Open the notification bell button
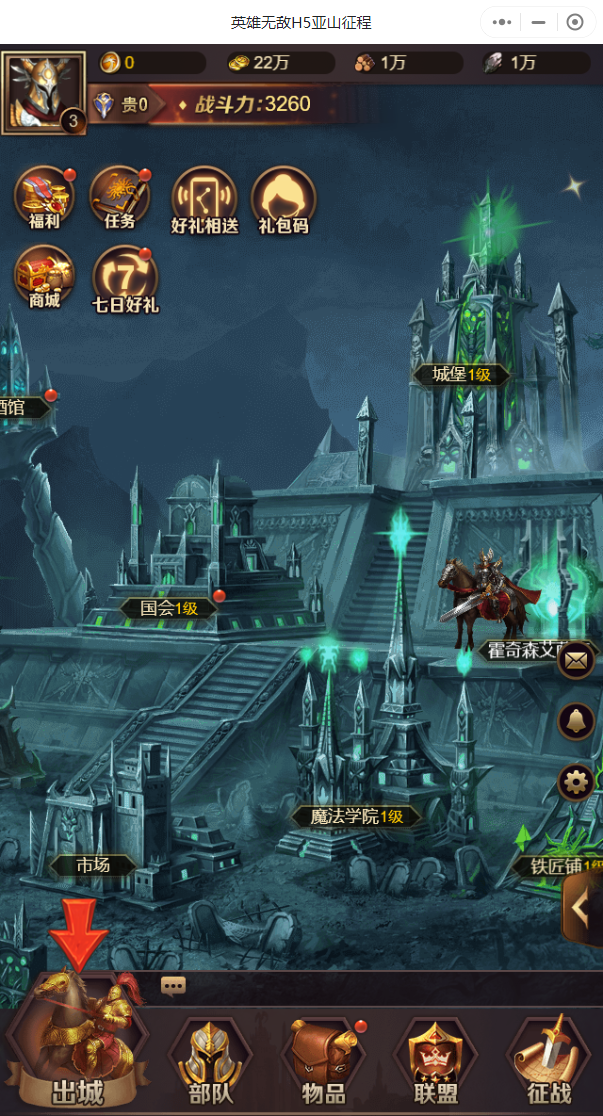603x1116 pixels. 576,720
